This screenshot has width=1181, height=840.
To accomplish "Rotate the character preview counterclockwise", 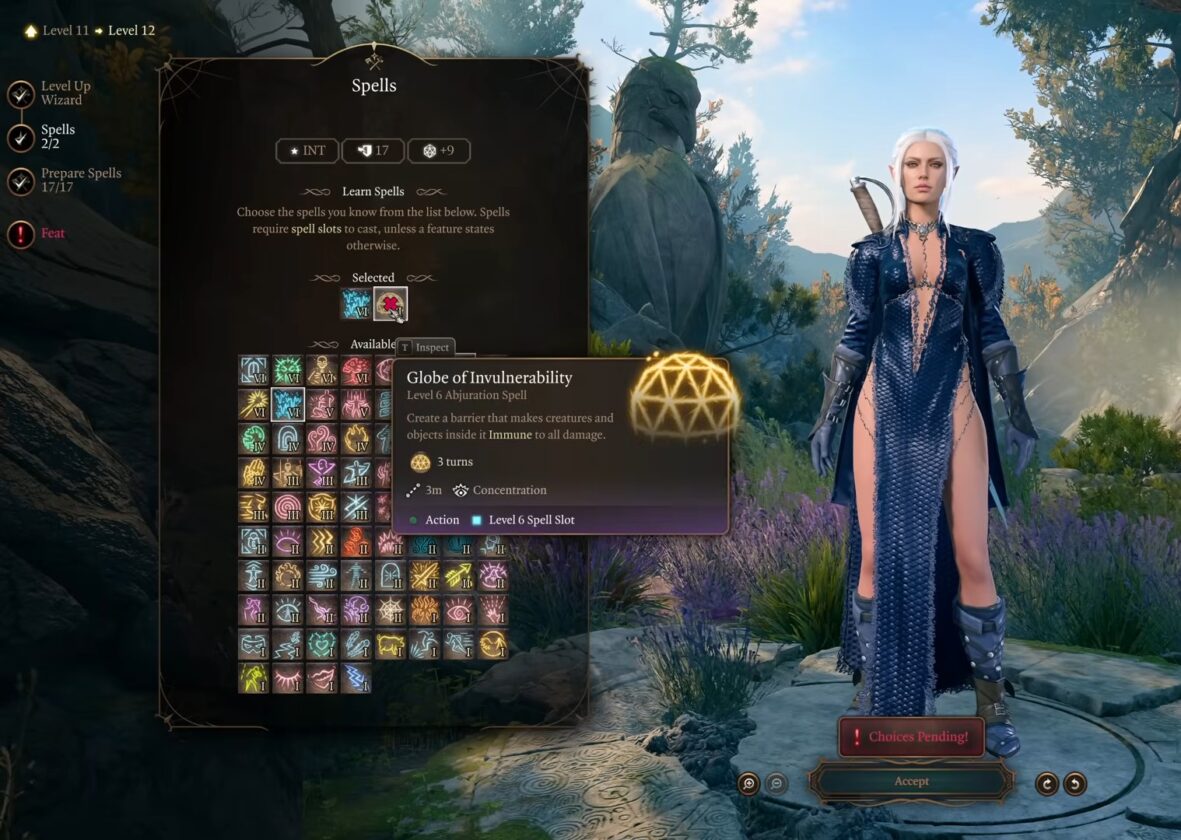I will (x=1075, y=784).
